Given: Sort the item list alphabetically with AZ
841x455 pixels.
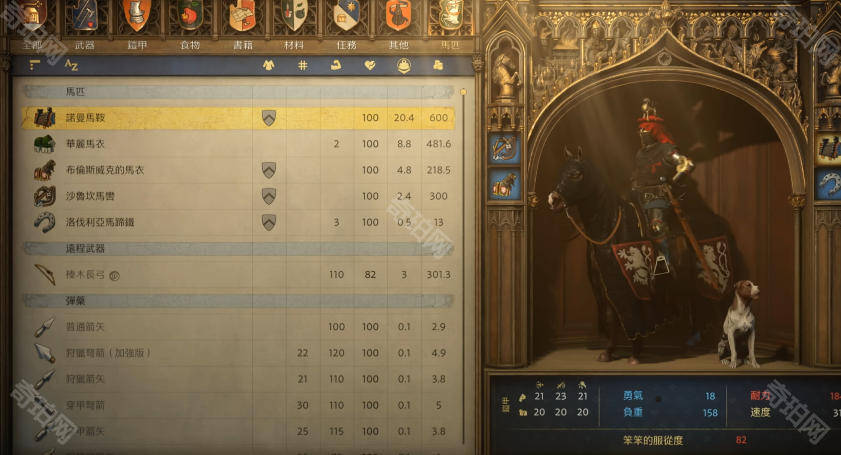Looking at the screenshot, I should (71, 66).
